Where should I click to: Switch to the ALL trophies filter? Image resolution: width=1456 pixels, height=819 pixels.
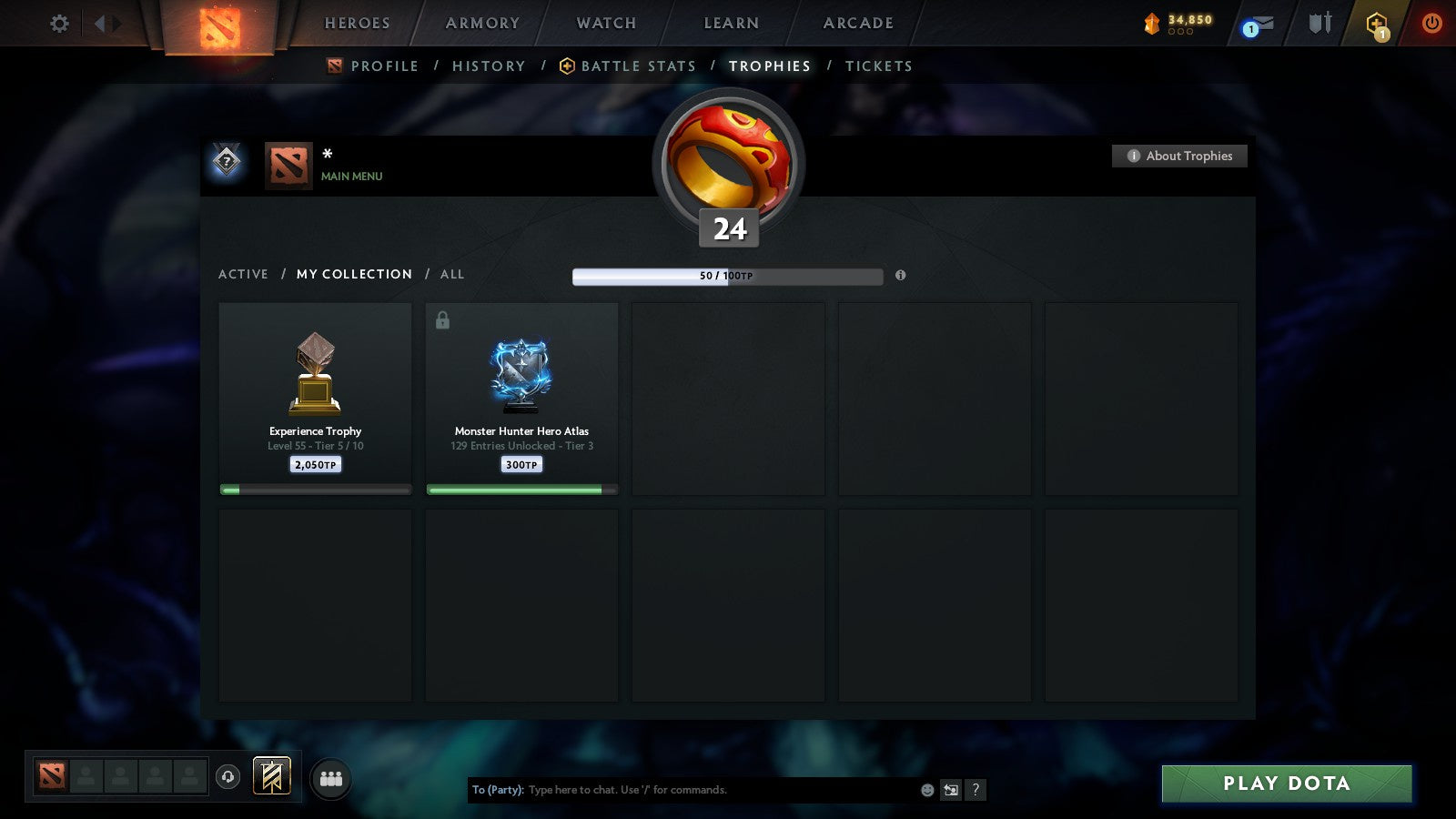pyautogui.click(x=451, y=274)
